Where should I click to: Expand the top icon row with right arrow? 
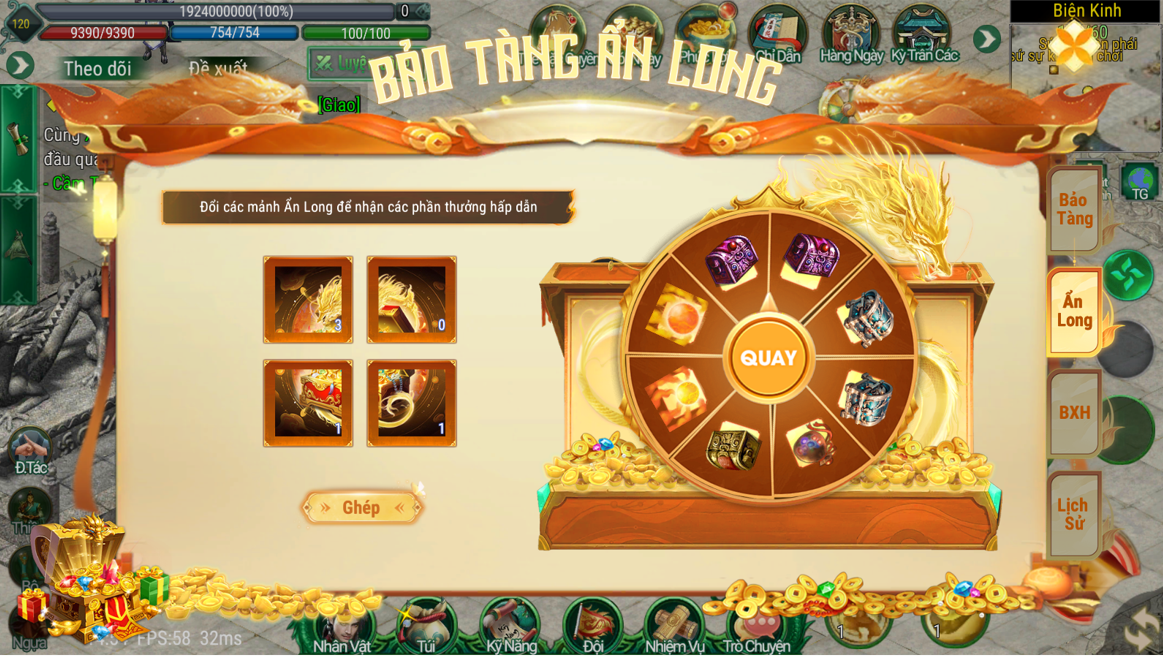tap(987, 39)
